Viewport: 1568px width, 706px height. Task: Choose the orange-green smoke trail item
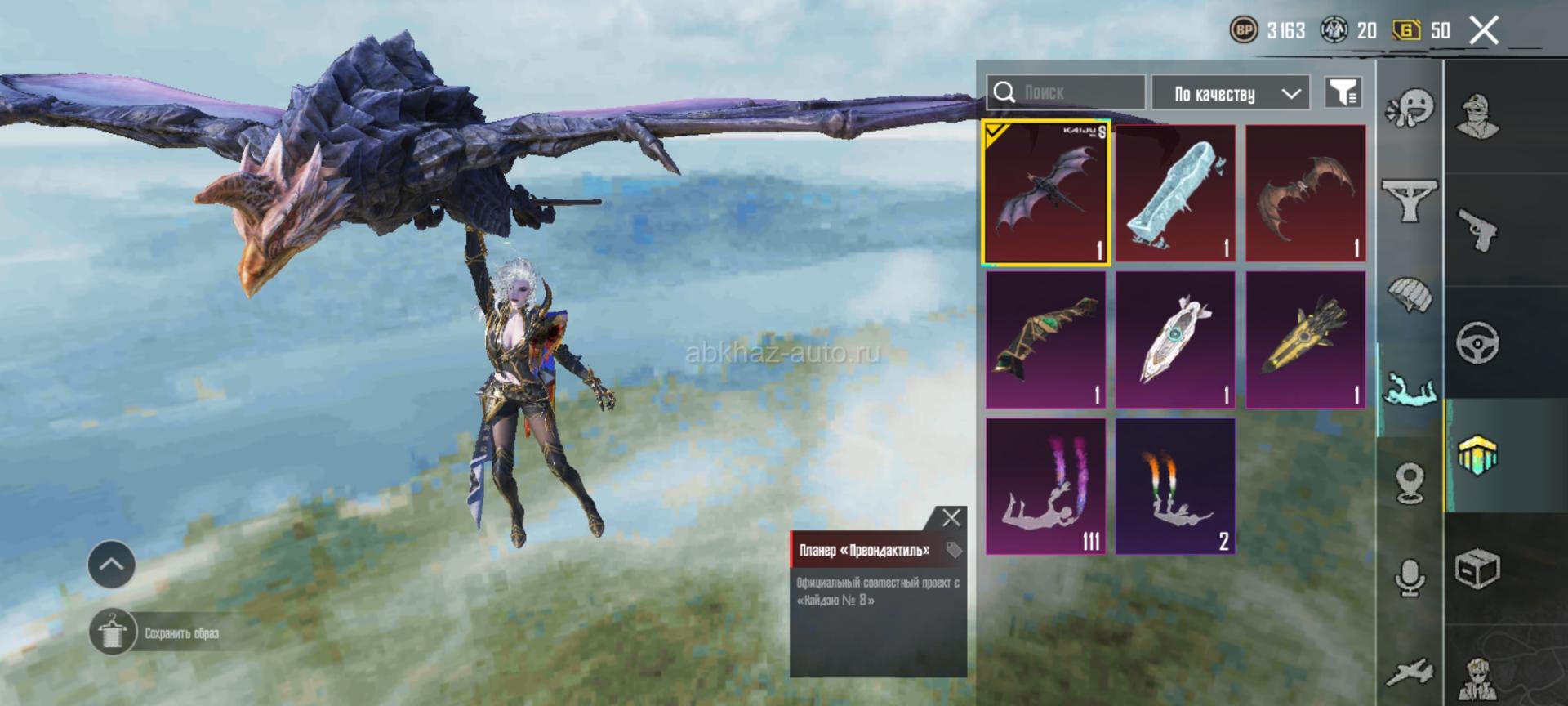1175,487
